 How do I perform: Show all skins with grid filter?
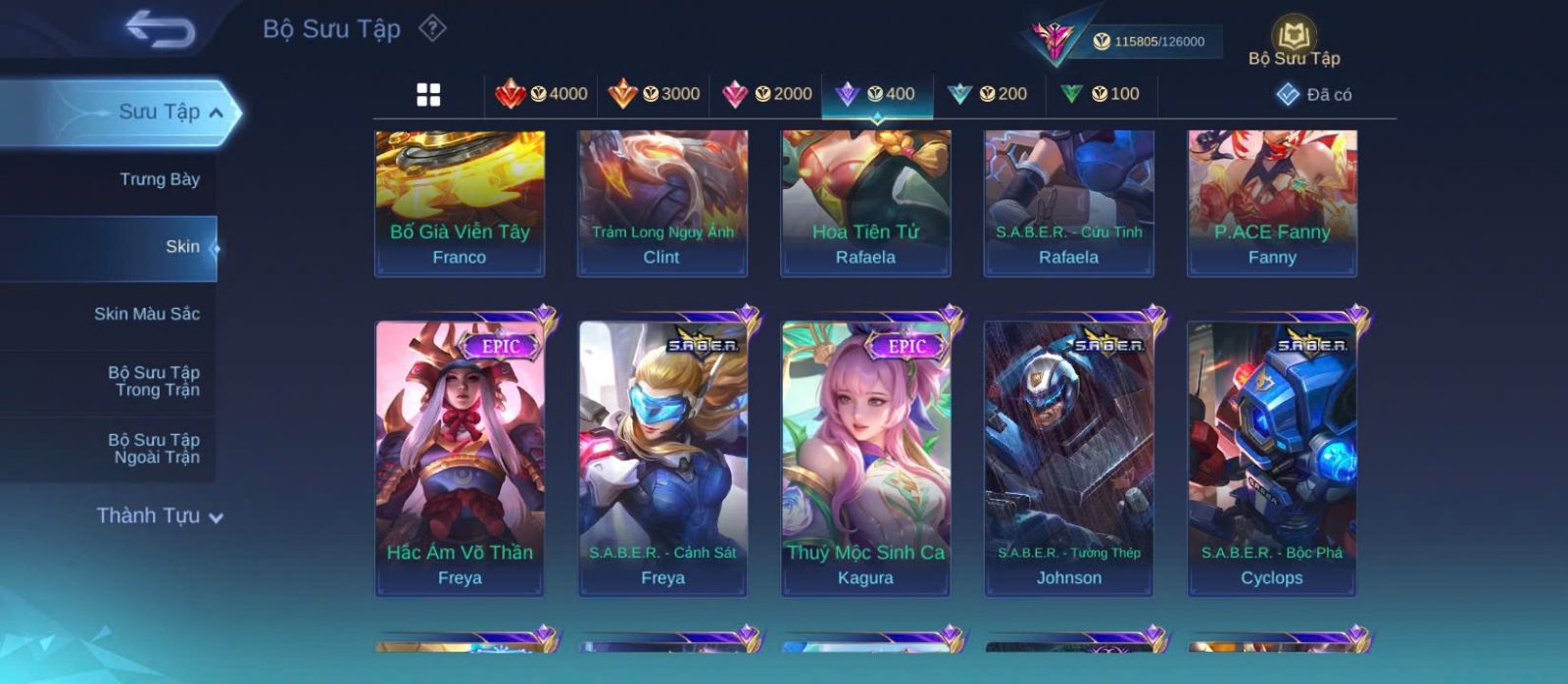click(x=428, y=94)
